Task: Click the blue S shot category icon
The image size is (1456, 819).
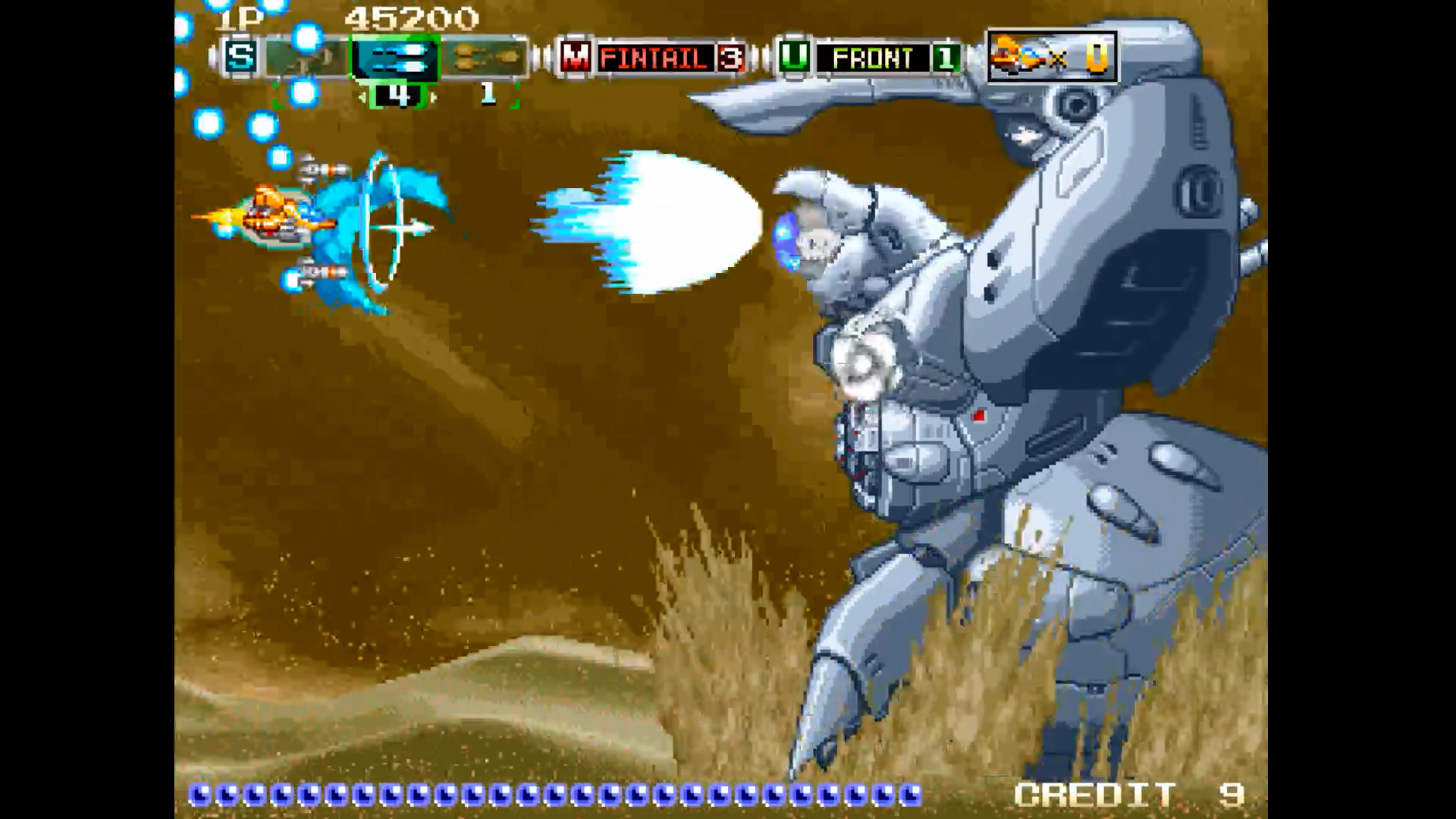Action: [x=240, y=58]
